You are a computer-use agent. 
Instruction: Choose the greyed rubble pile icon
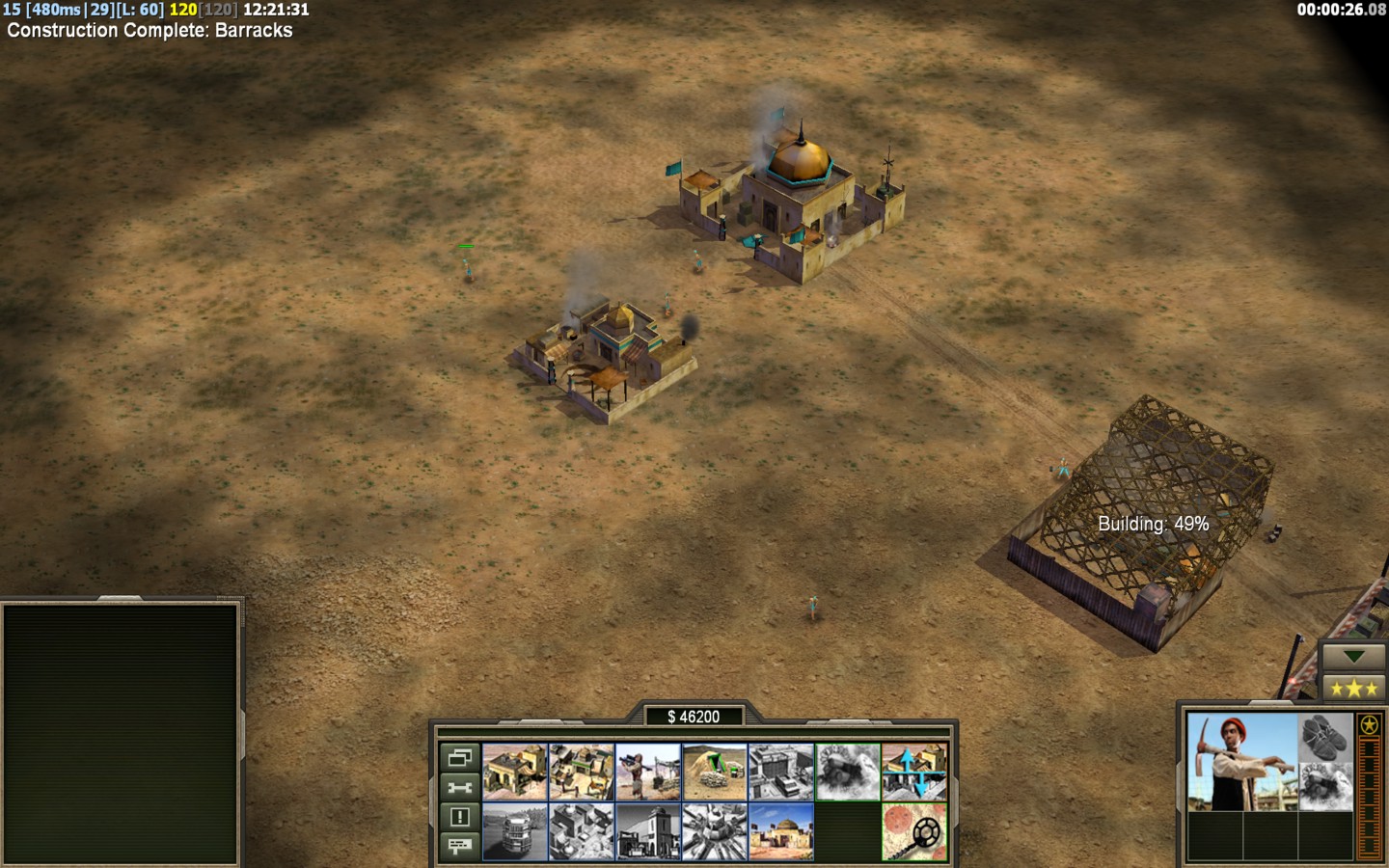point(848,772)
